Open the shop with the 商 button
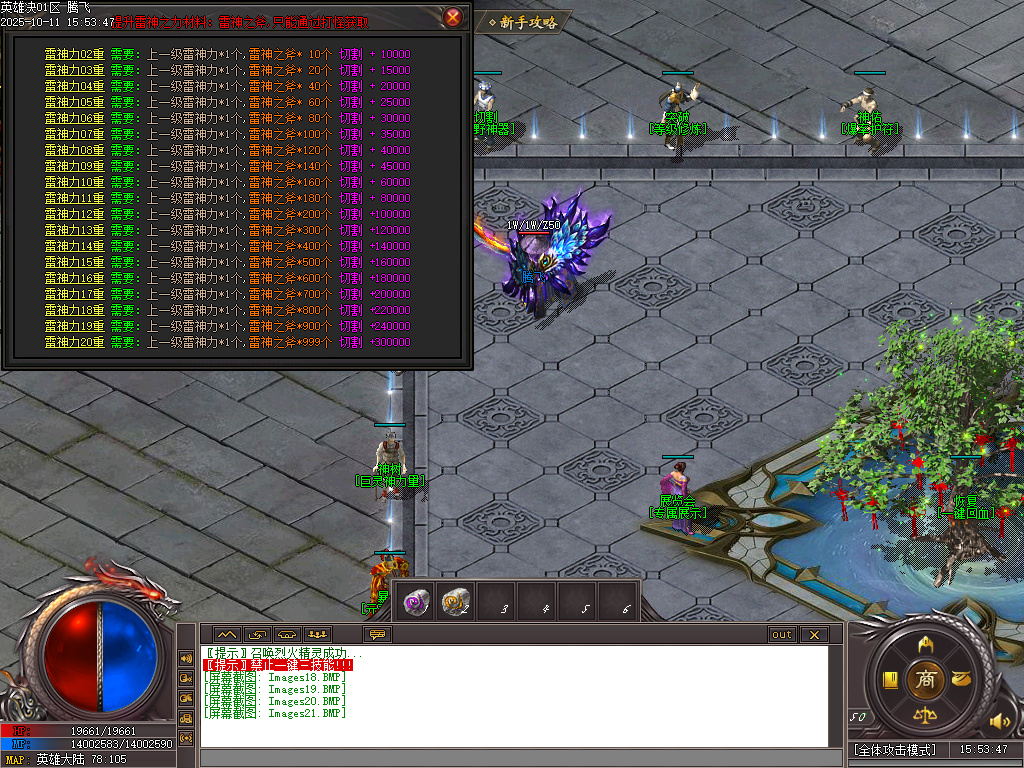The image size is (1024, 768). [x=925, y=680]
